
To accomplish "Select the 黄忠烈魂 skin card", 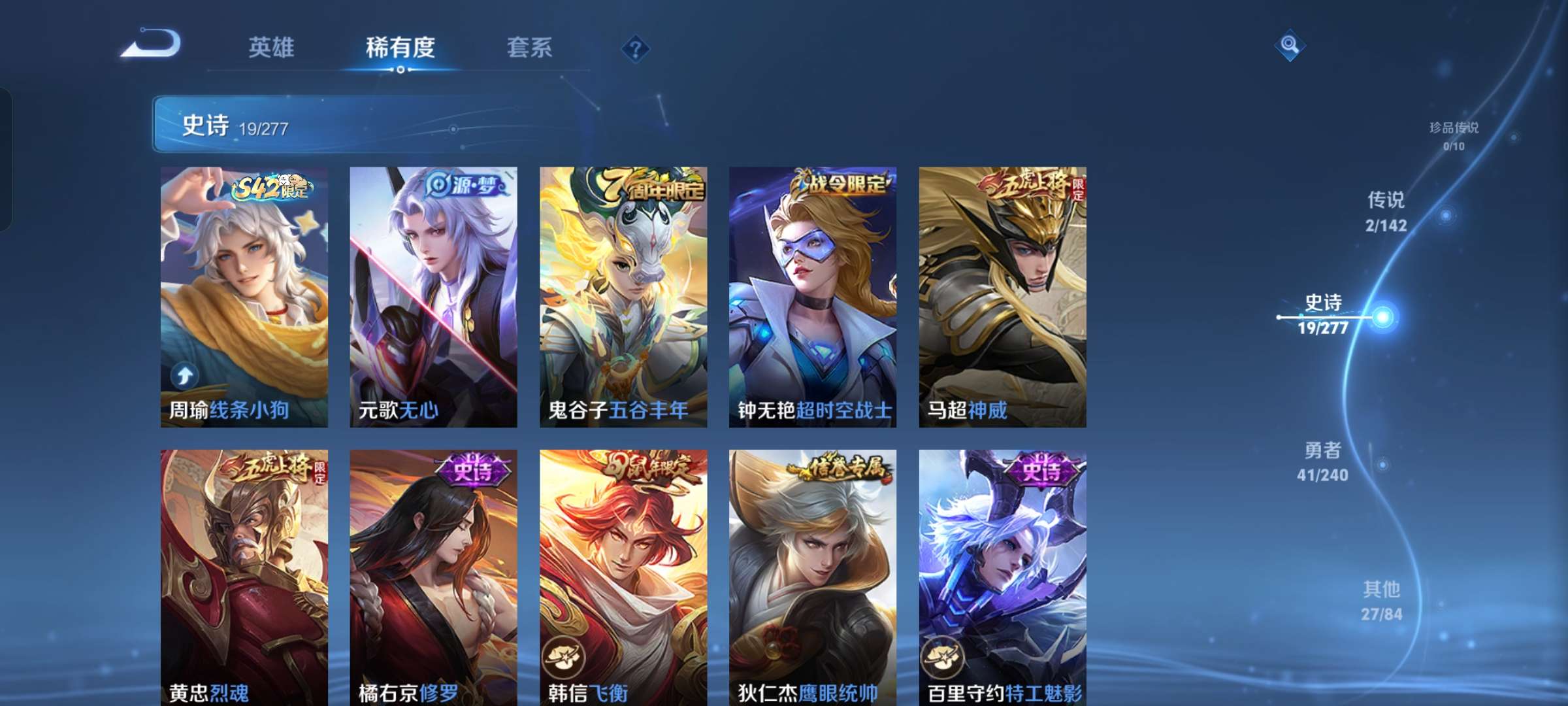I will pyautogui.click(x=243, y=575).
